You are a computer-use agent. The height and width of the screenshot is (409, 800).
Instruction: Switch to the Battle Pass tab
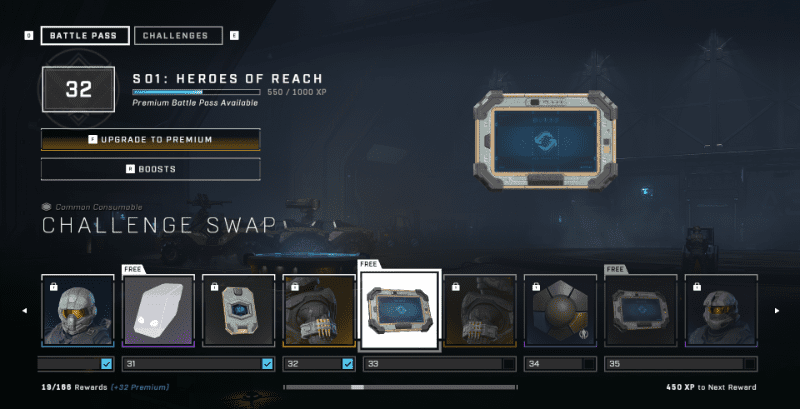point(86,36)
